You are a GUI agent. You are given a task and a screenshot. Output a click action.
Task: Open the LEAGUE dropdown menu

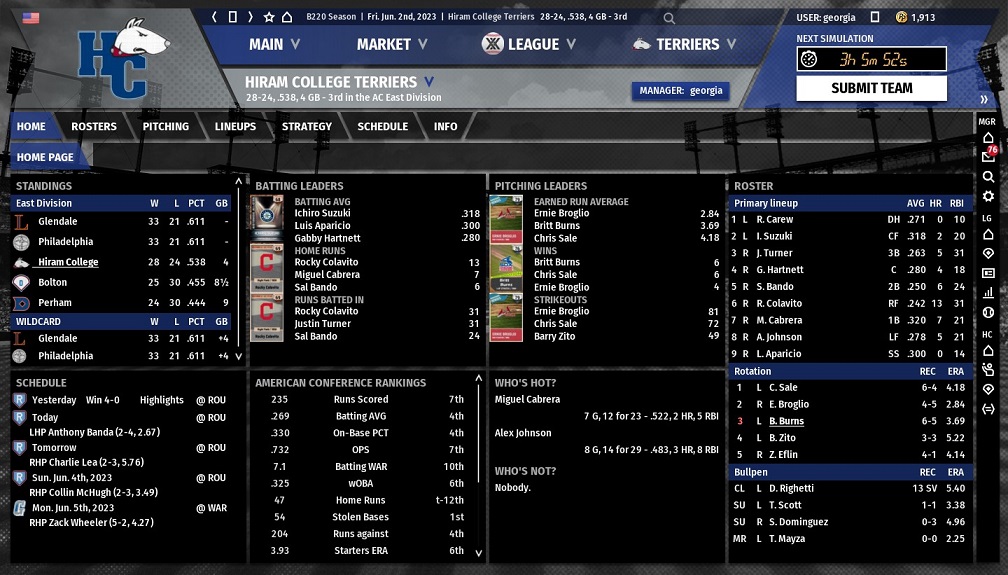pos(529,44)
